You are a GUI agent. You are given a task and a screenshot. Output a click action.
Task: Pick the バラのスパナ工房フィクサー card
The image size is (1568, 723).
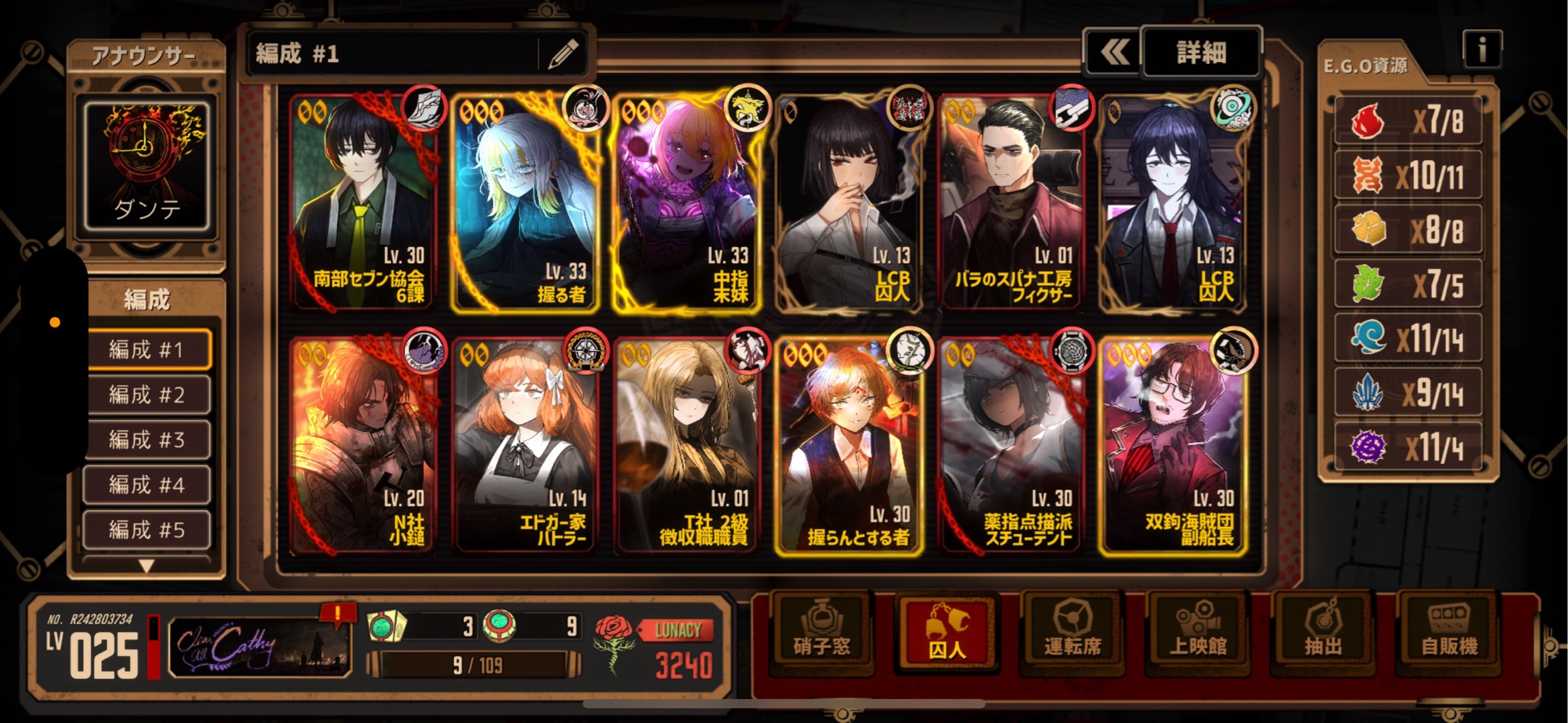(x=1011, y=202)
